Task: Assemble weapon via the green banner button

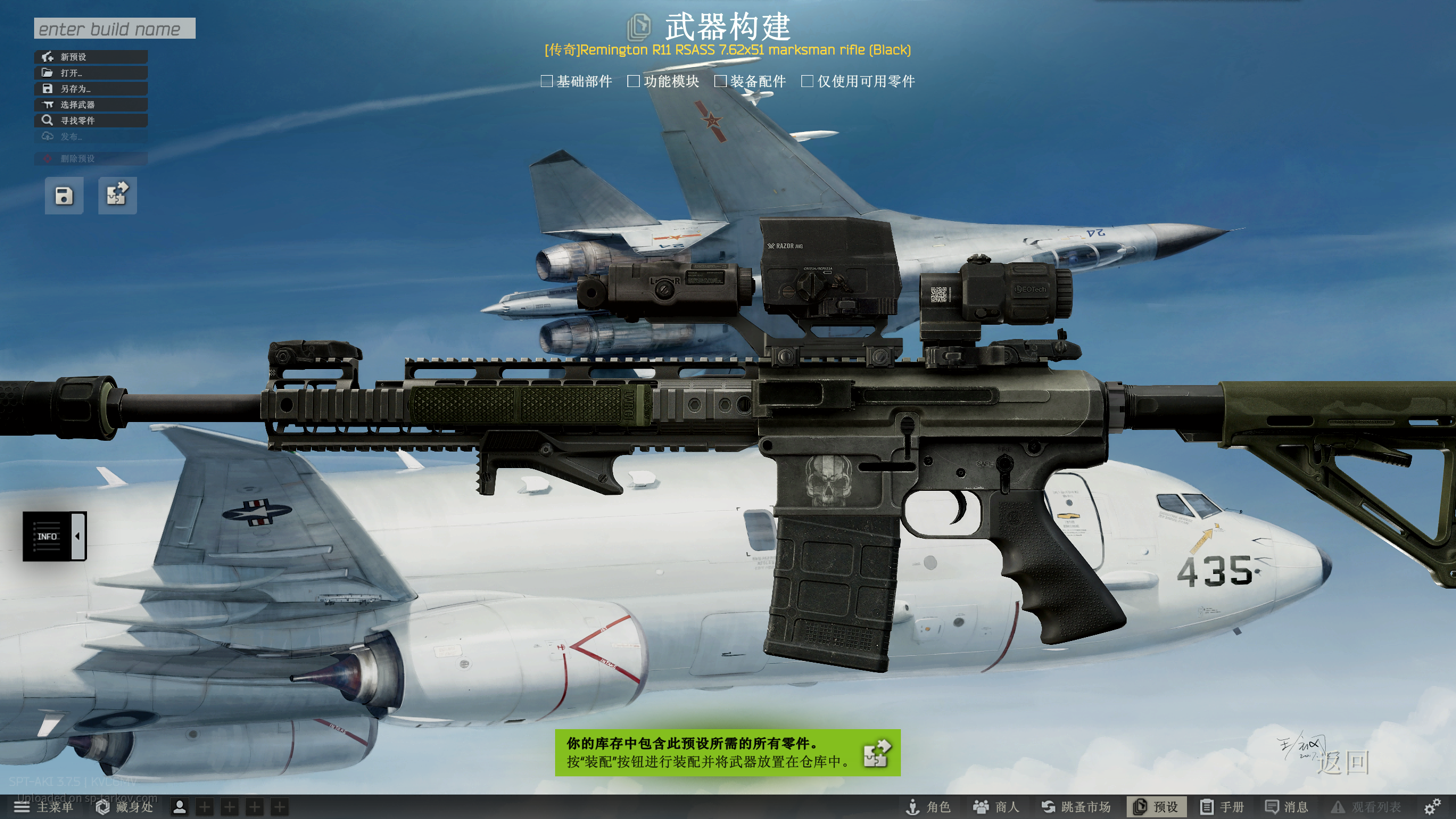Action: (x=877, y=753)
